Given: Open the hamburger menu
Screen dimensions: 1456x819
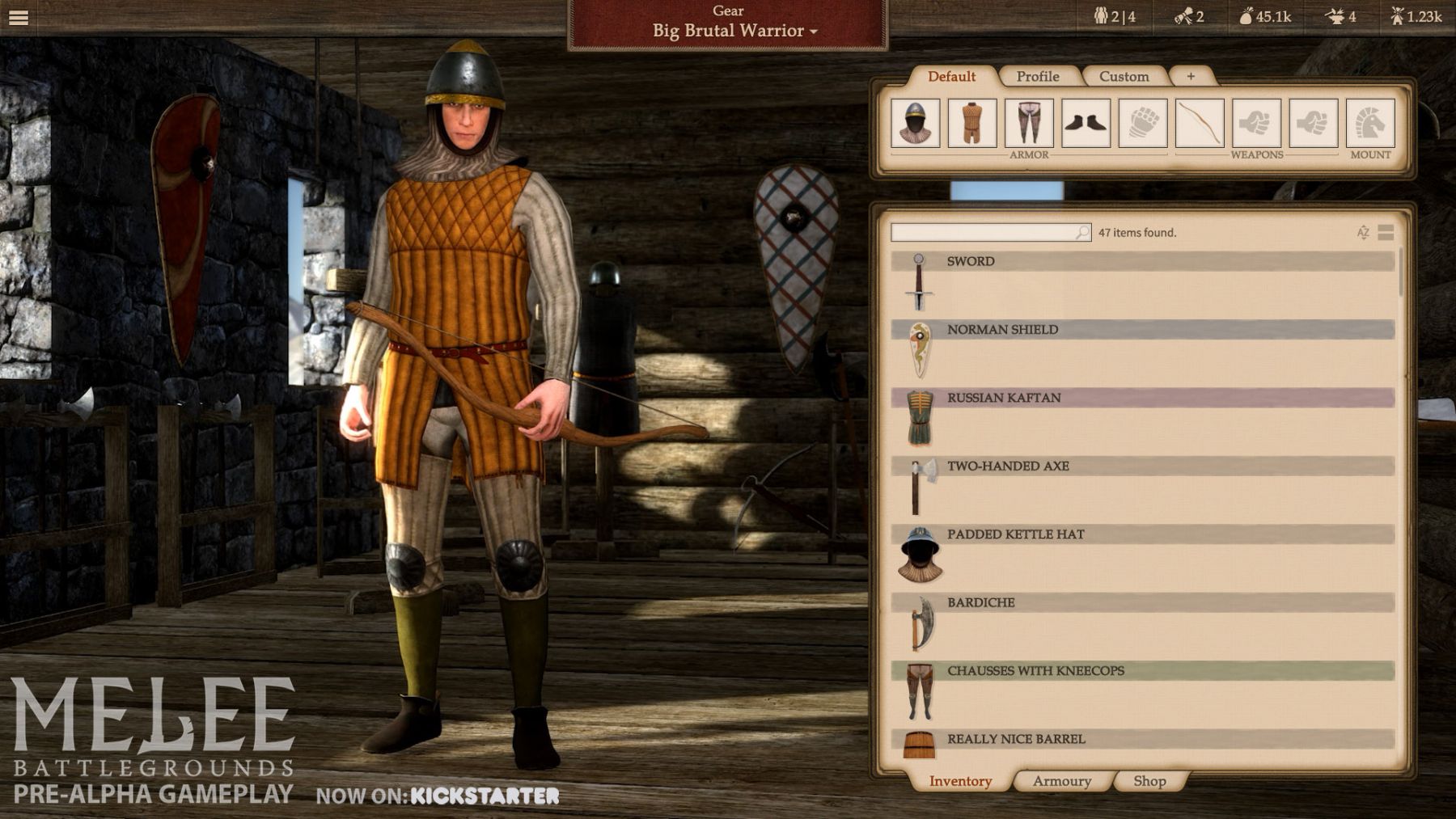Looking at the screenshot, I should (x=19, y=17).
